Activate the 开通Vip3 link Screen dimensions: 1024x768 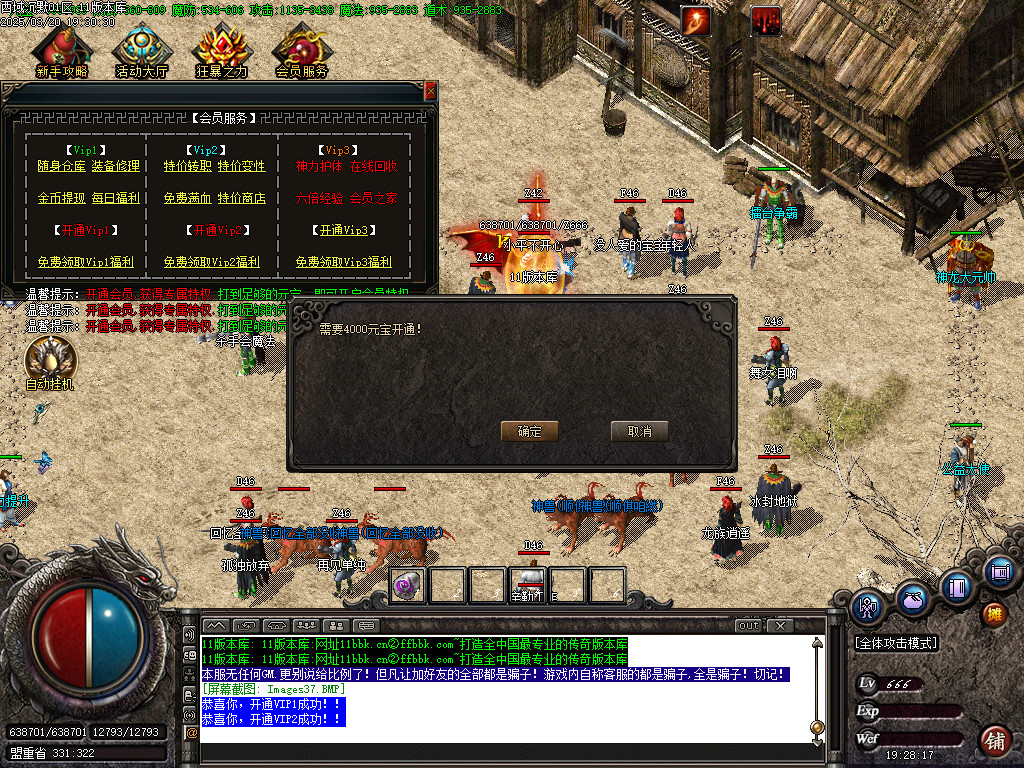coord(346,230)
